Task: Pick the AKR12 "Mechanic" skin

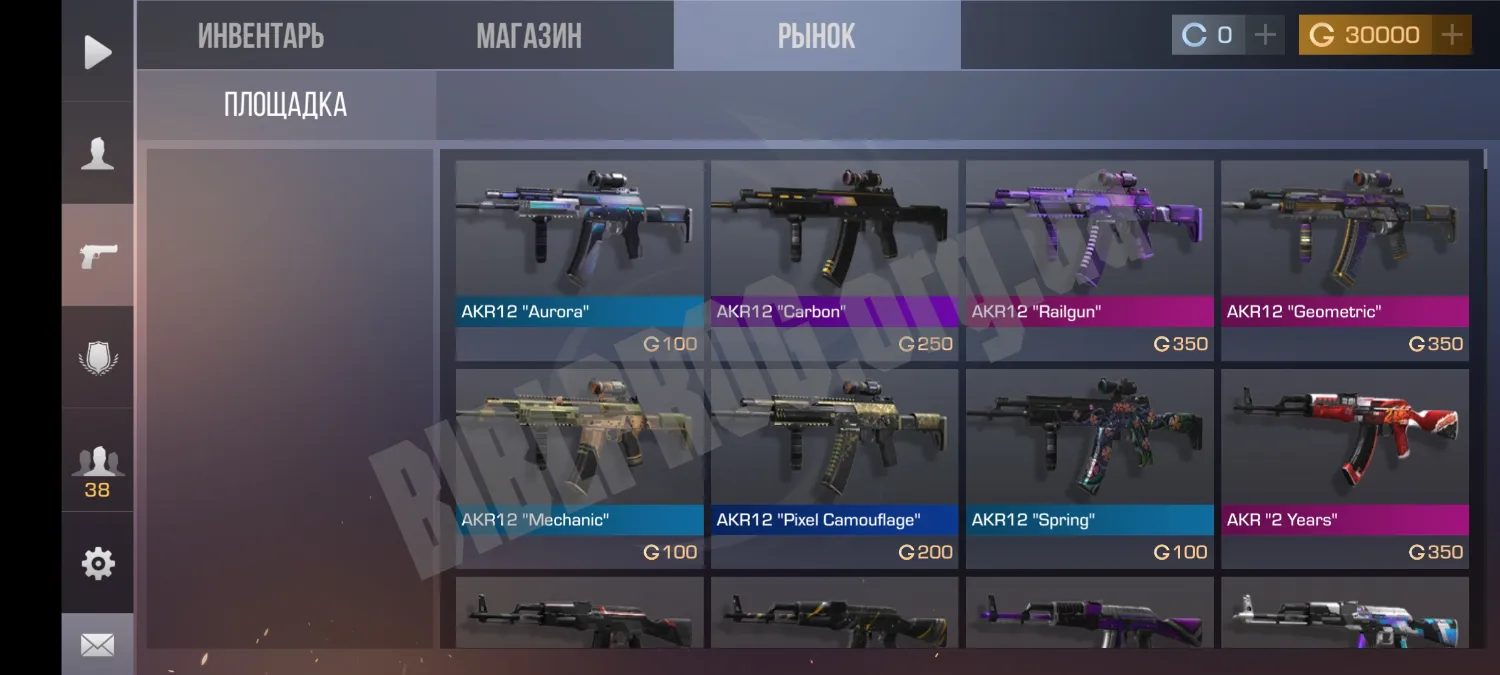Action: coord(580,467)
